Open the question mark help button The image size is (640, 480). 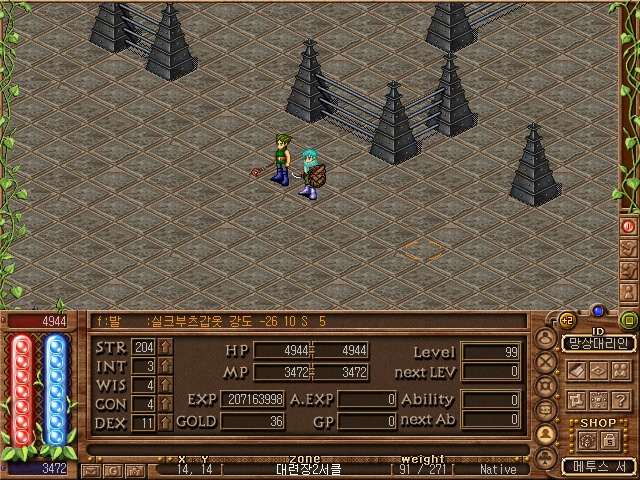pos(621,400)
